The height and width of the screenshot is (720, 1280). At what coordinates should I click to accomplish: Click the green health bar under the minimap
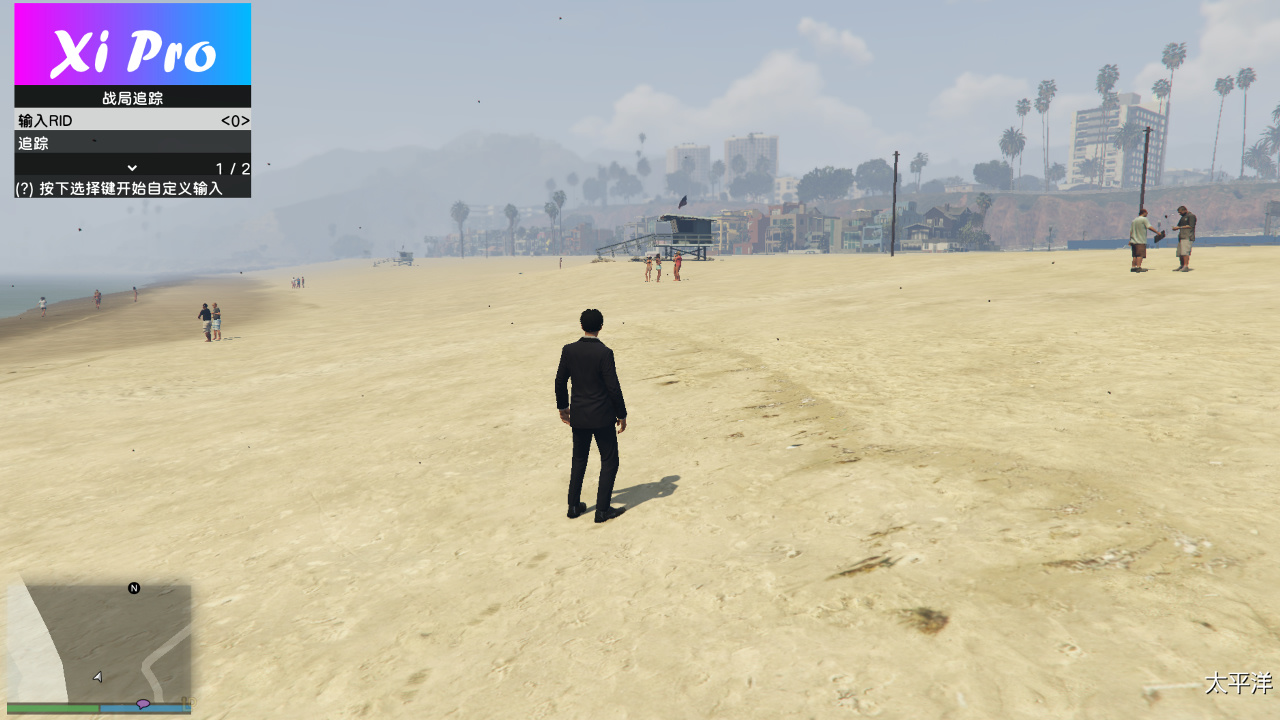50,707
